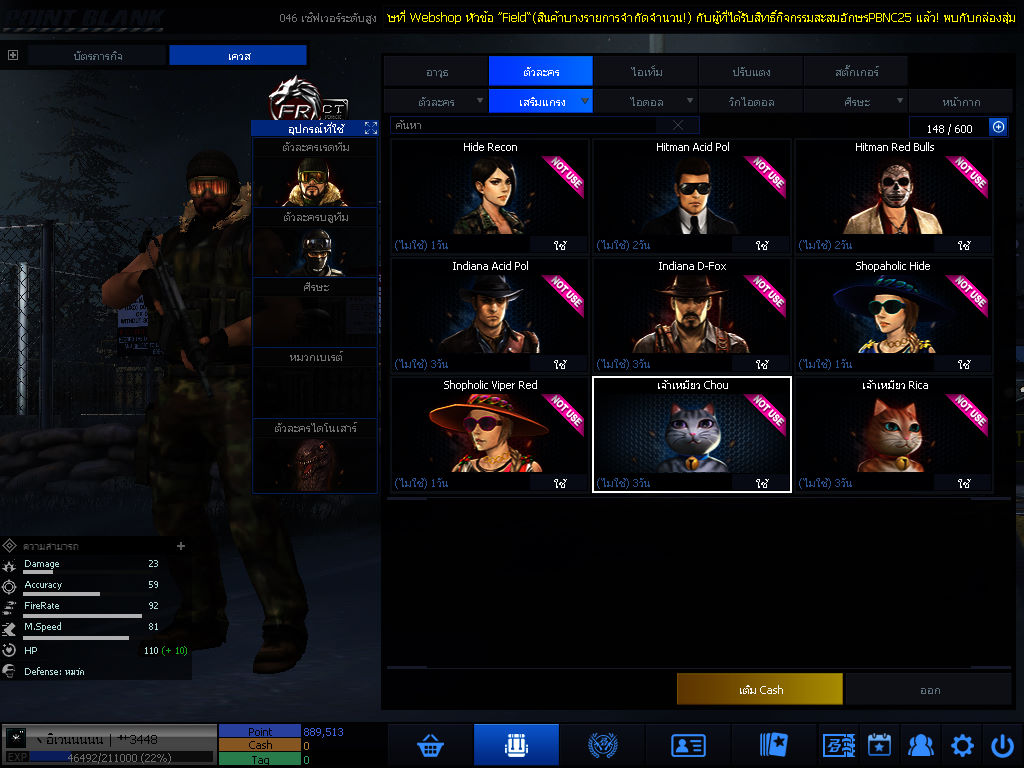Select the Indiana D-Fox character card

[692, 316]
